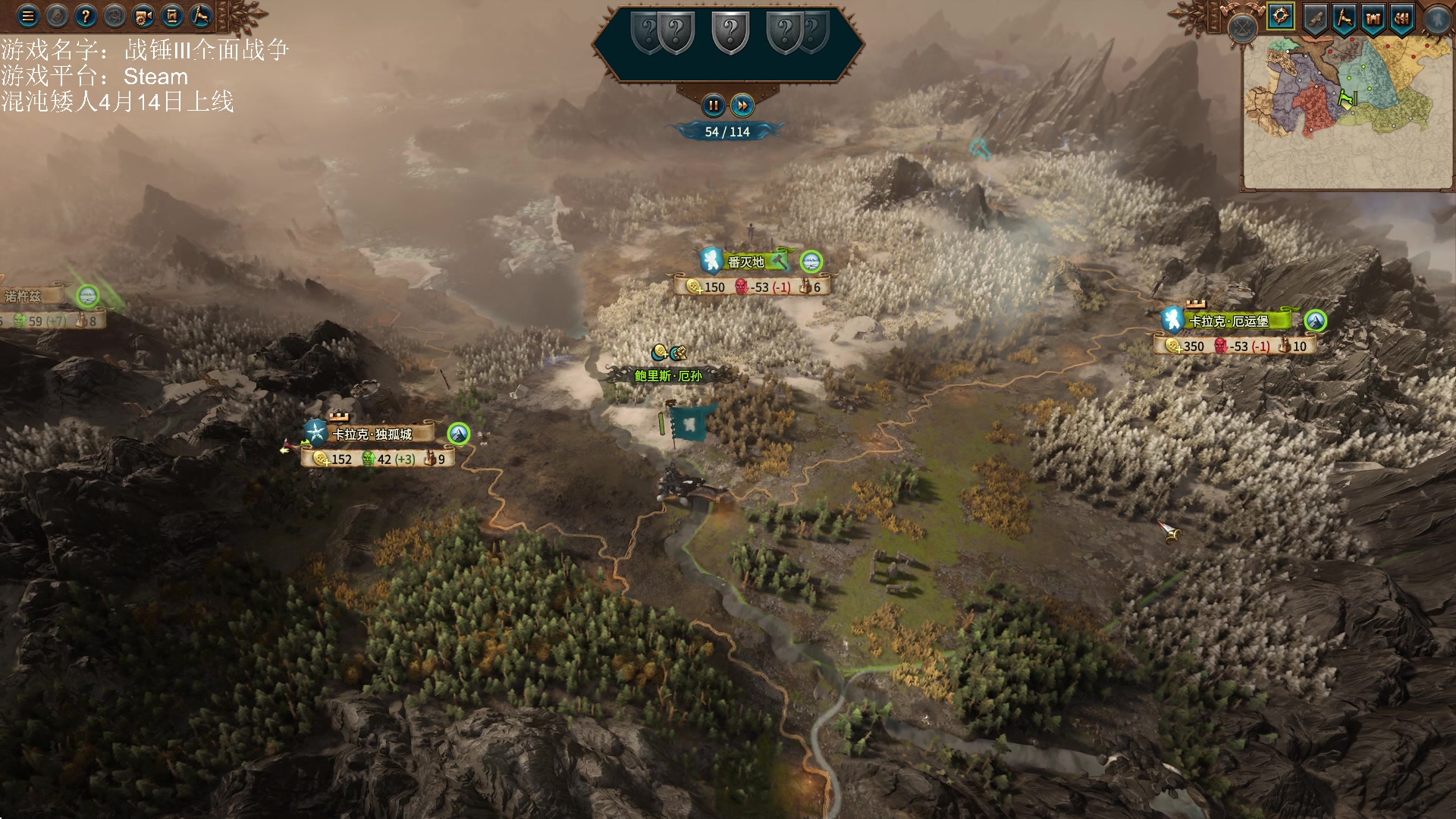Fast-forward the end-turn sequence
This screenshot has height=819, width=1456.
coord(742,105)
